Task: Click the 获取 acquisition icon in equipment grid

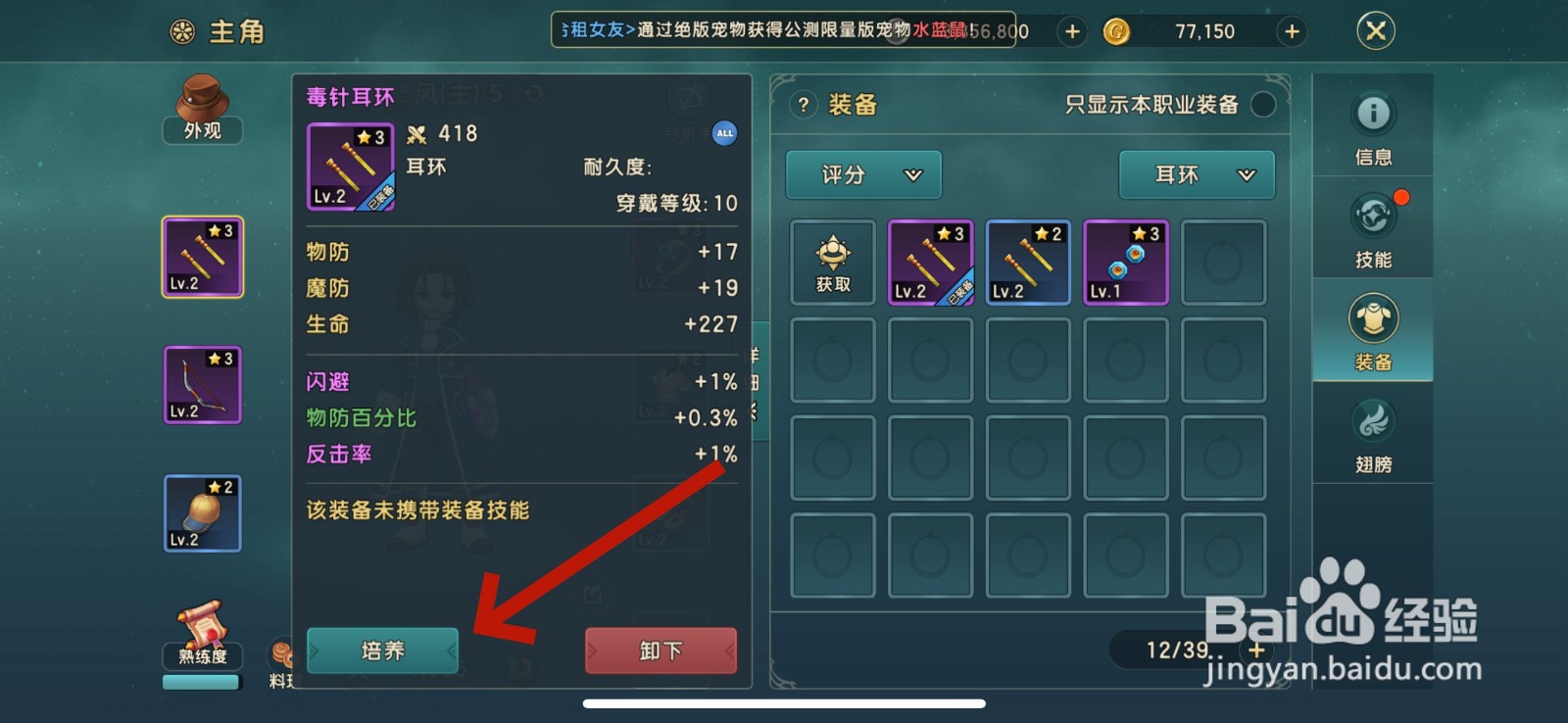Action: click(x=831, y=262)
